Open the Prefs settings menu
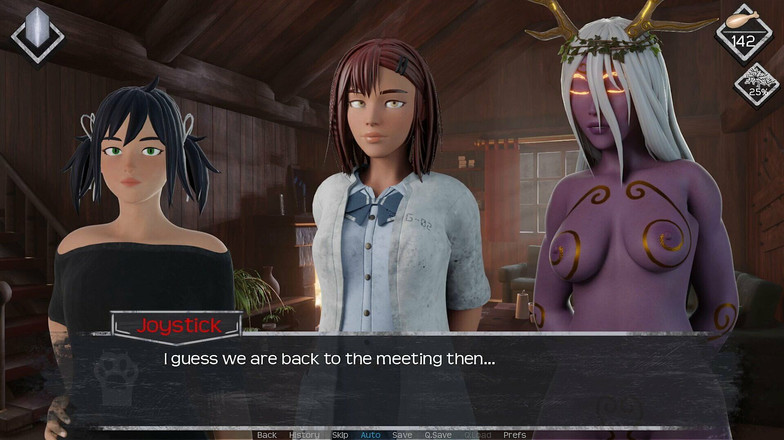The height and width of the screenshot is (440, 784). [x=514, y=435]
